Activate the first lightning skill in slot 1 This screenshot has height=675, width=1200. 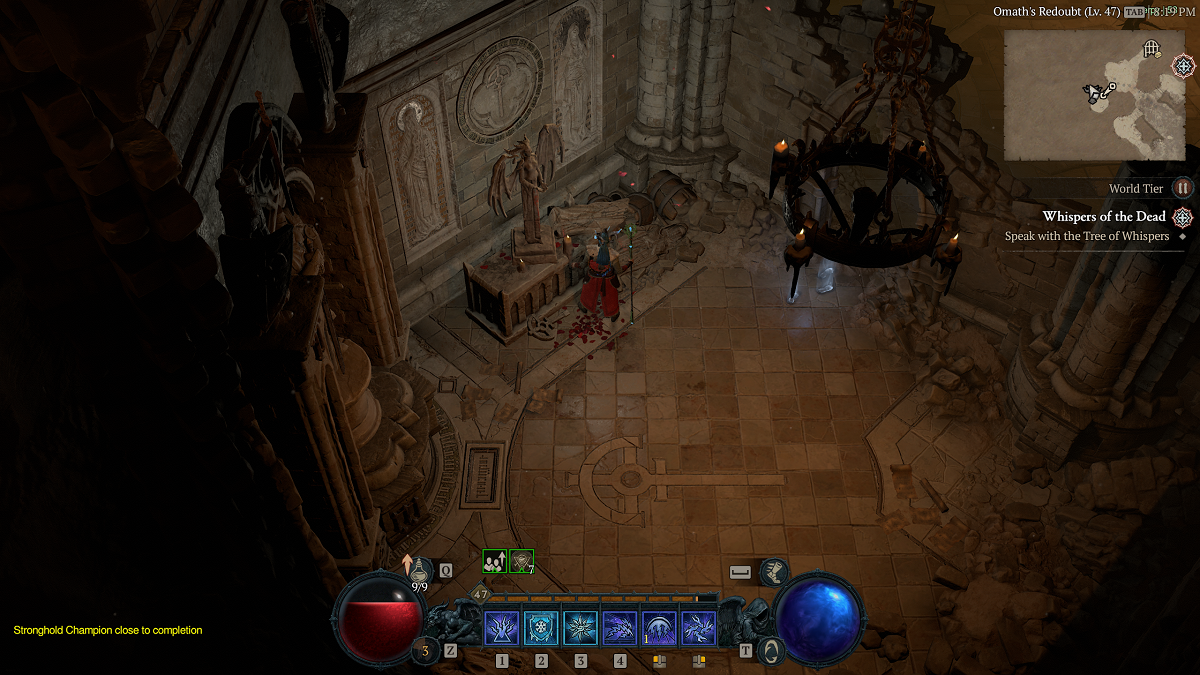(501, 628)
